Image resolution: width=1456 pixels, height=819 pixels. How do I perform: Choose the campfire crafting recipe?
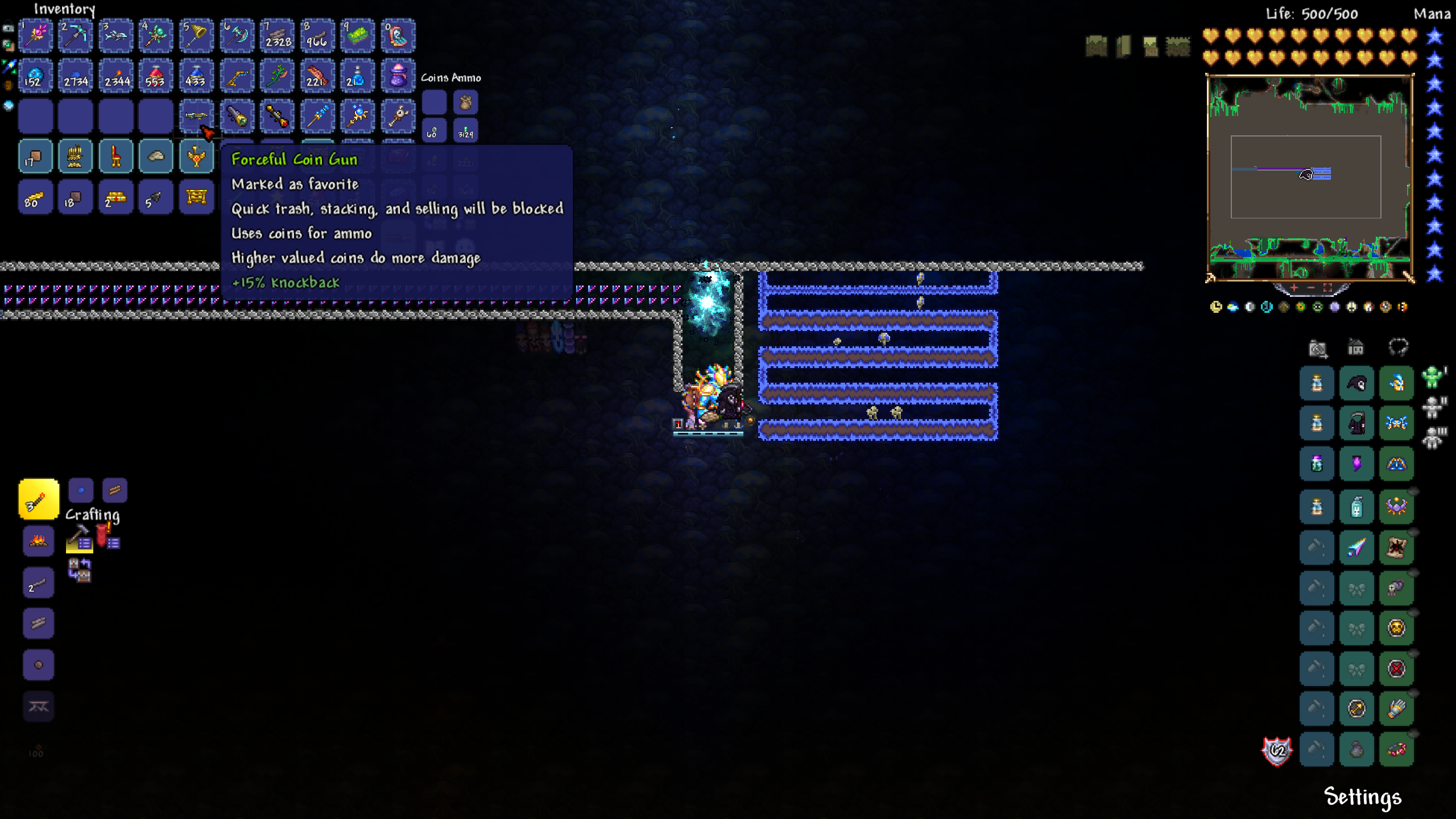(x=39, y=540)
